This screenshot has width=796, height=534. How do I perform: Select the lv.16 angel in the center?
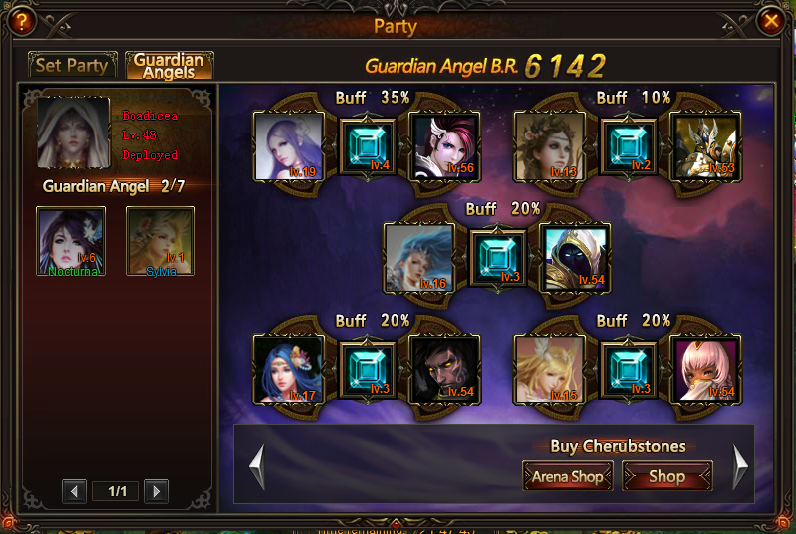(419, 257)
